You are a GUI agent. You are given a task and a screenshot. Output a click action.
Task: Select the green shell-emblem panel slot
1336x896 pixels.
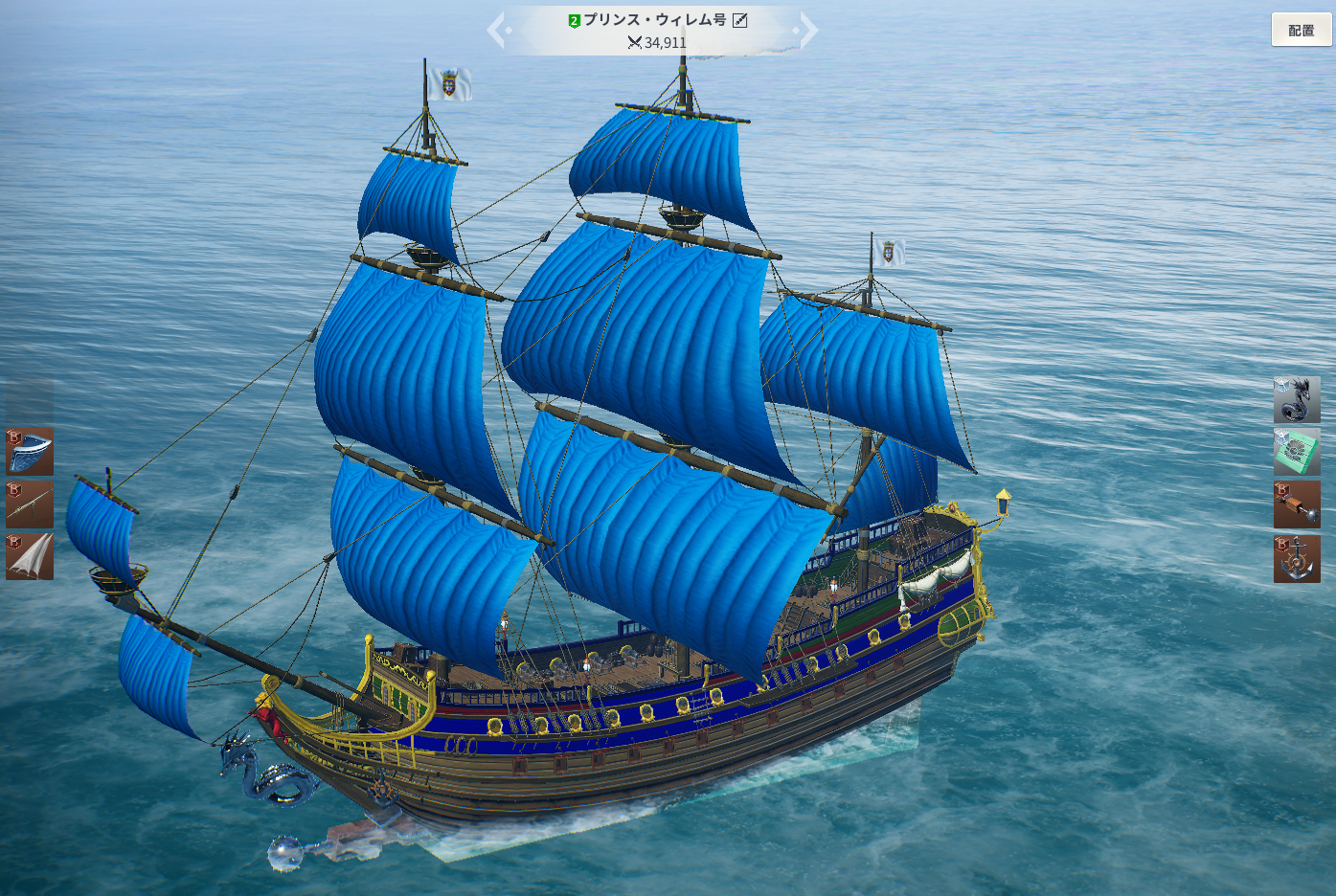coord(1297,452)
